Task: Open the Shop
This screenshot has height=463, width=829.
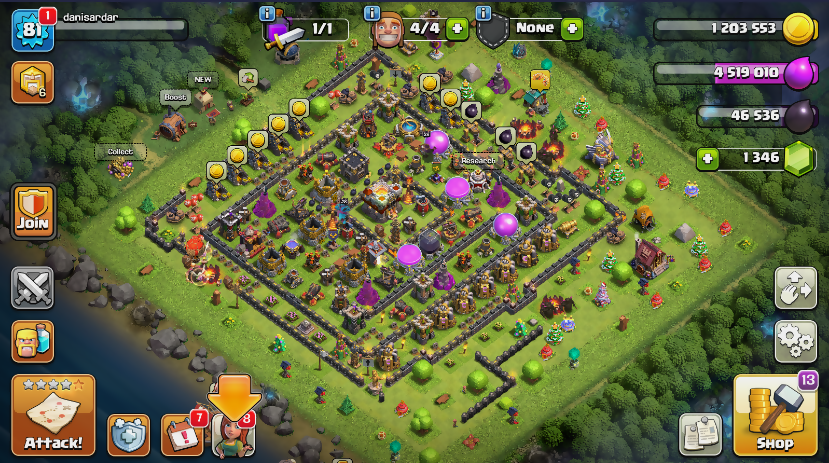Action: point(774,415)
